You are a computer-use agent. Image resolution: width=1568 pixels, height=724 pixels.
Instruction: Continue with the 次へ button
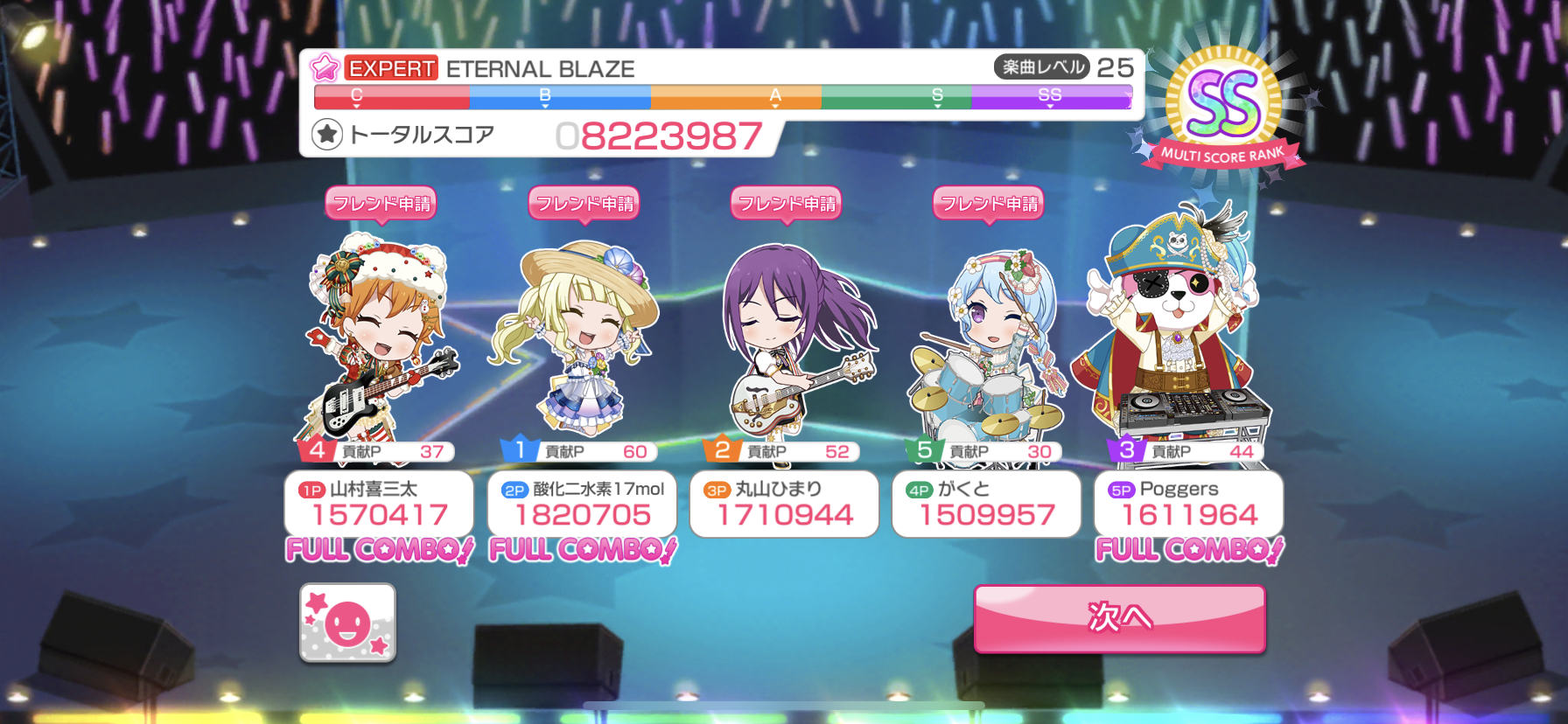click(x=1119, y=618)
